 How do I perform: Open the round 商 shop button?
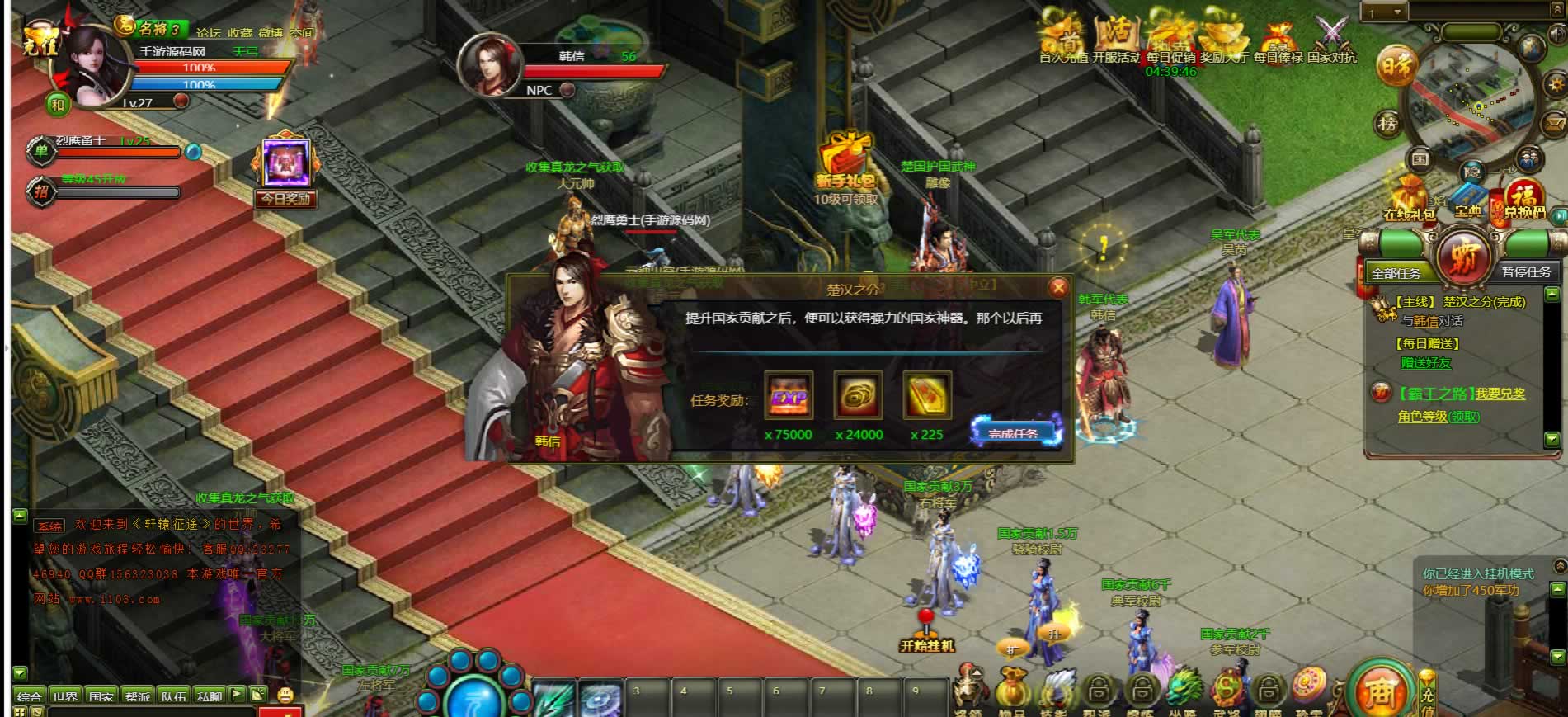(x=1380, y=691)
